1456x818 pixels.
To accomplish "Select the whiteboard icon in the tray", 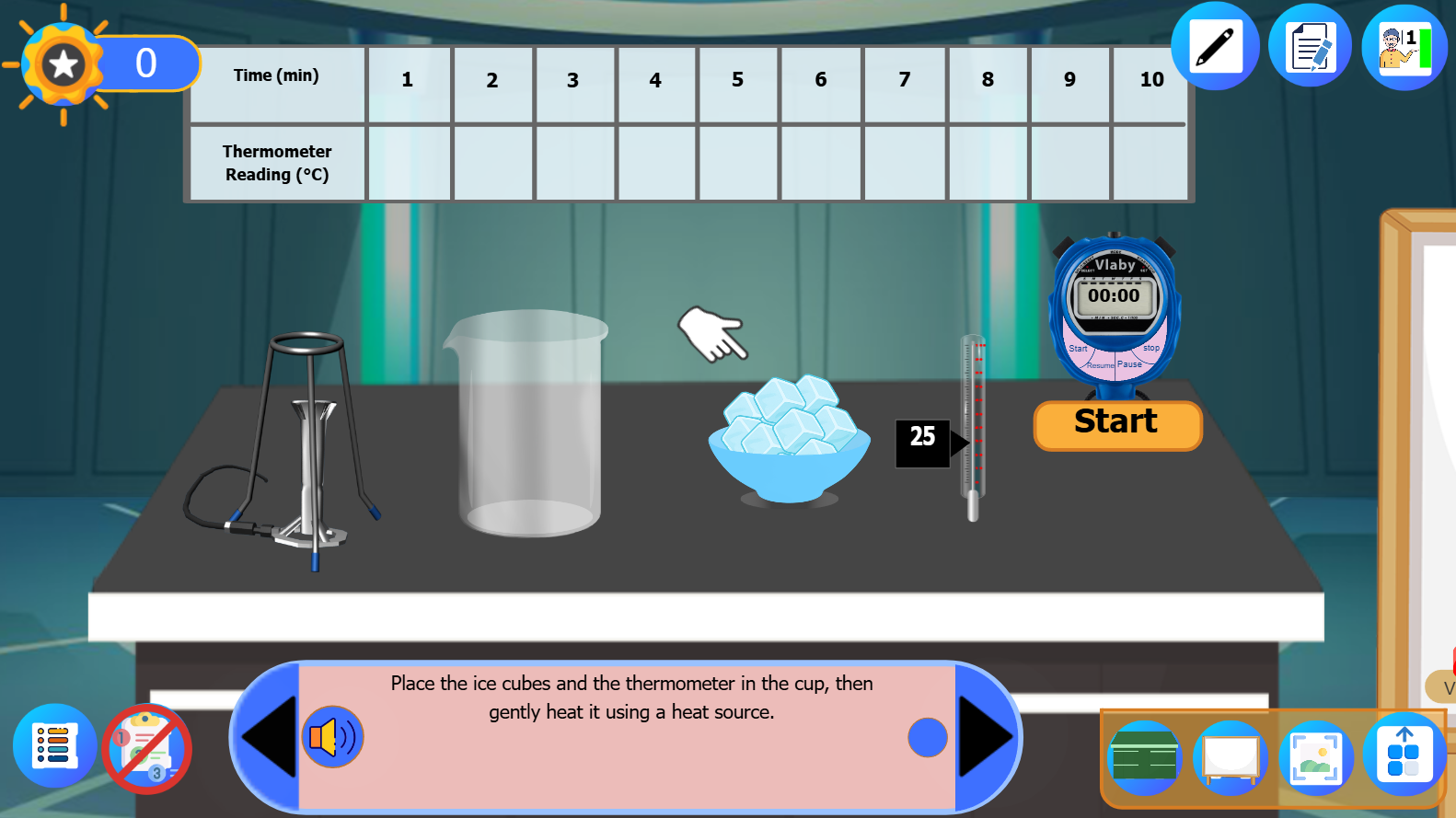I will [1231, 756].
